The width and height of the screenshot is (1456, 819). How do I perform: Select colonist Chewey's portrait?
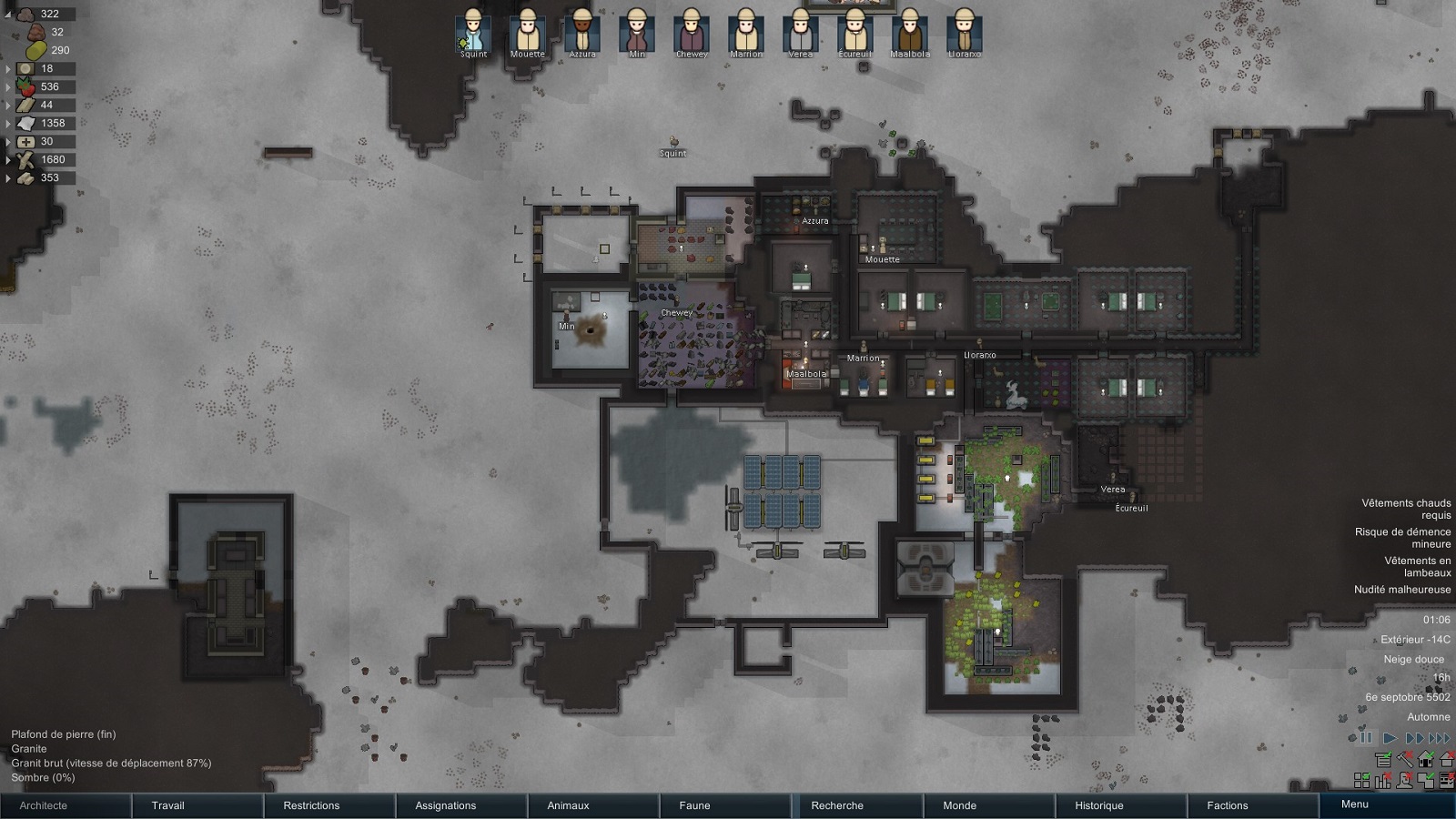point(692,32)
